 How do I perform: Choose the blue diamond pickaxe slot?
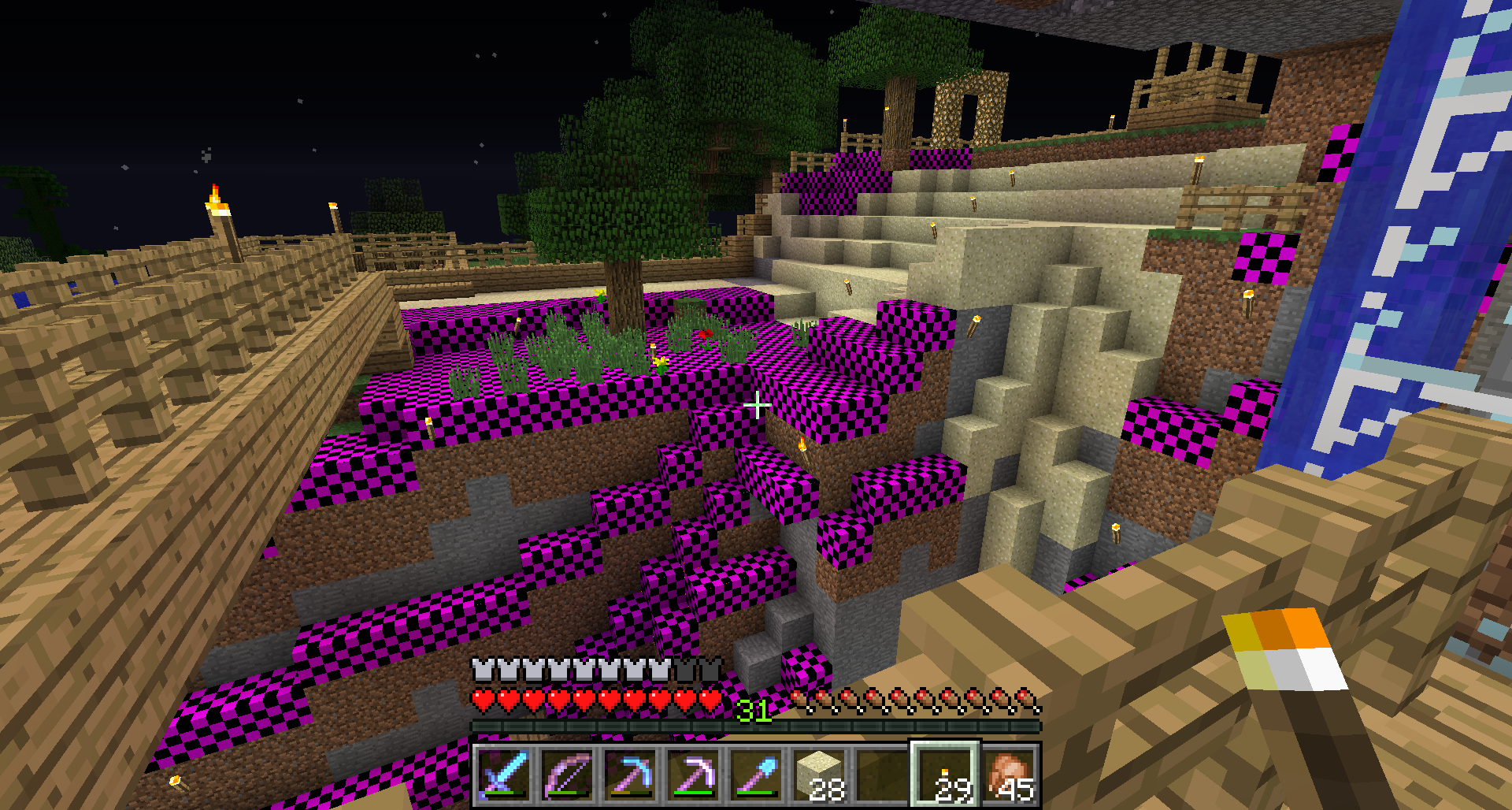point(630,775)
